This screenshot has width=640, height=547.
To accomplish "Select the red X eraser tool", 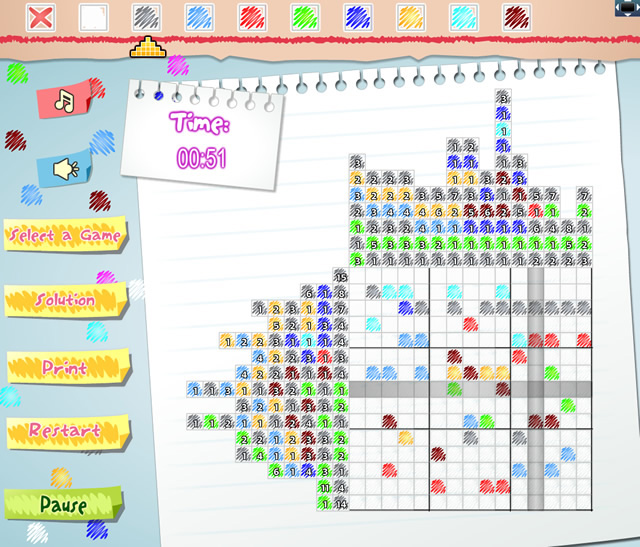I will (x=41, y=17).
